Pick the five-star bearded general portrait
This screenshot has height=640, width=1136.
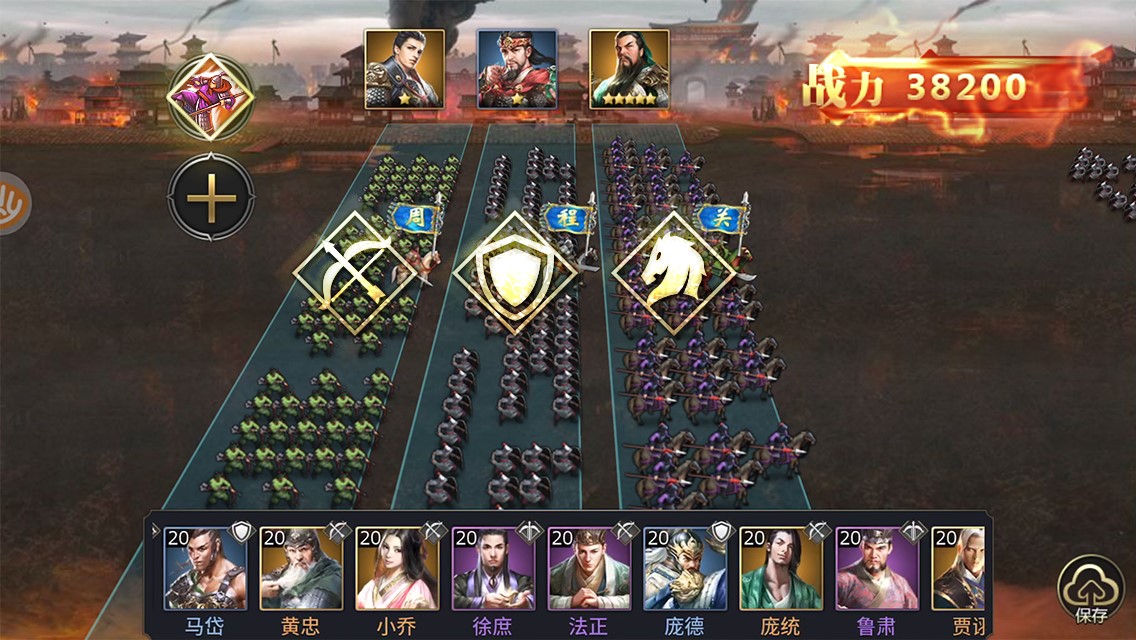click(x=629, y=69)
